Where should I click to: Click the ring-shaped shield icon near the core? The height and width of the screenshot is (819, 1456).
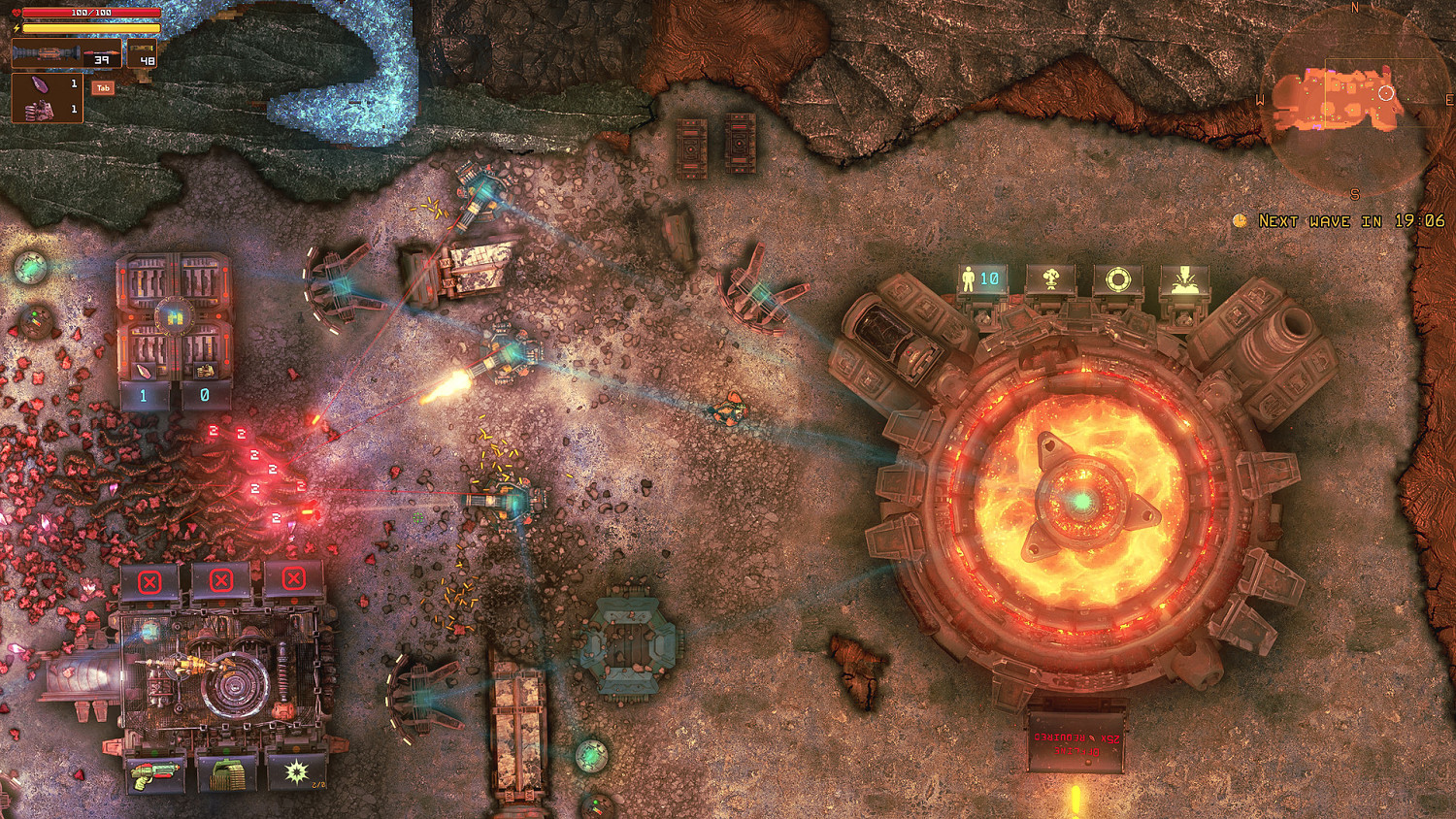pos(1118,278)
